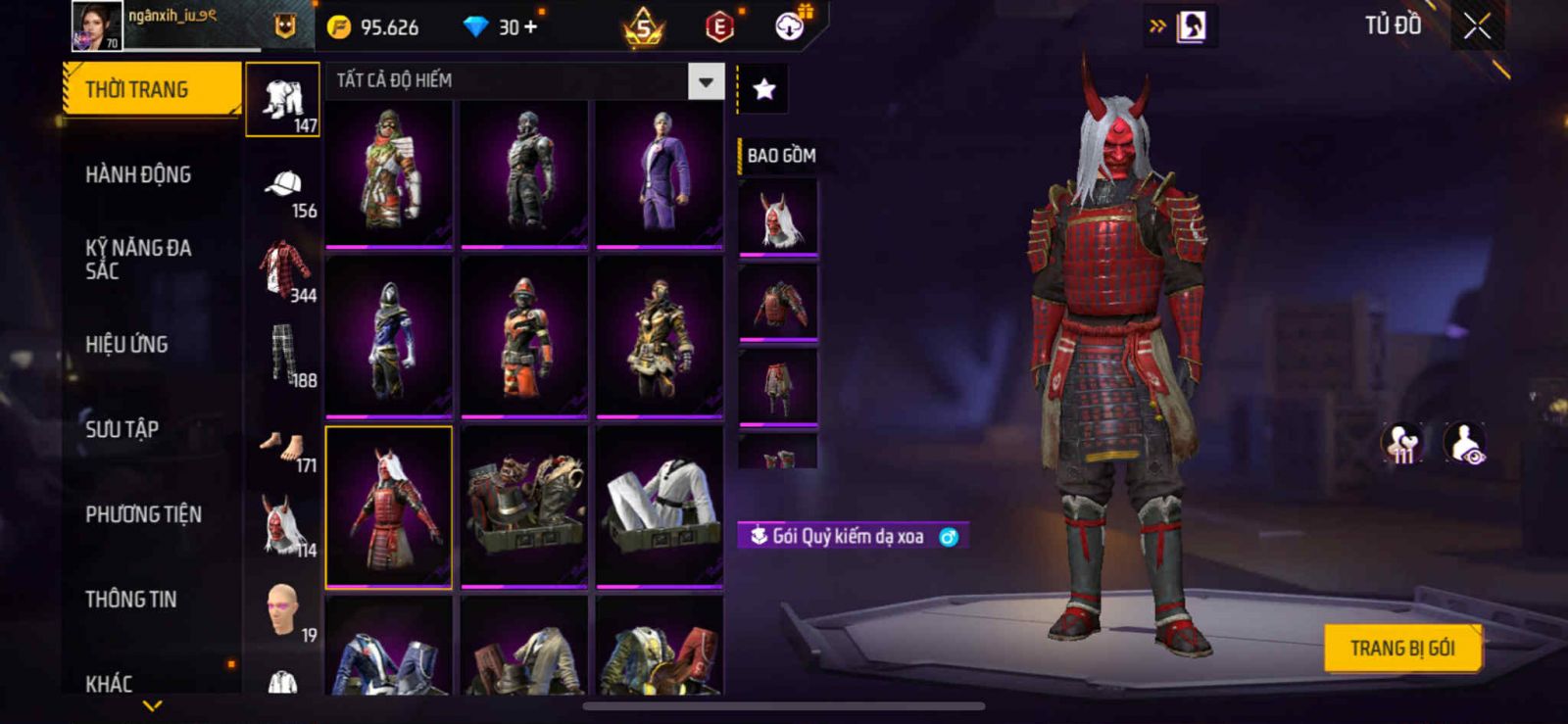Pick the white pants crate item
The image size is (1568, 724).
click(x=660, y=507)
